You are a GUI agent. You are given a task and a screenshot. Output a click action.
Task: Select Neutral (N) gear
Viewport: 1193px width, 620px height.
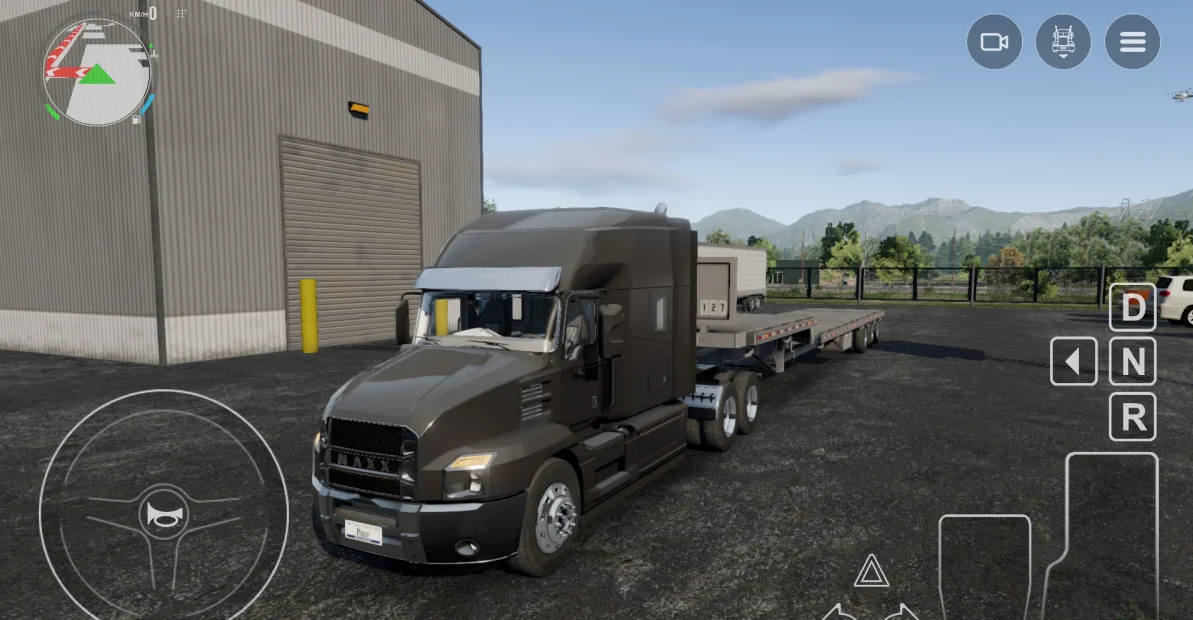(x=1133, y=362)
